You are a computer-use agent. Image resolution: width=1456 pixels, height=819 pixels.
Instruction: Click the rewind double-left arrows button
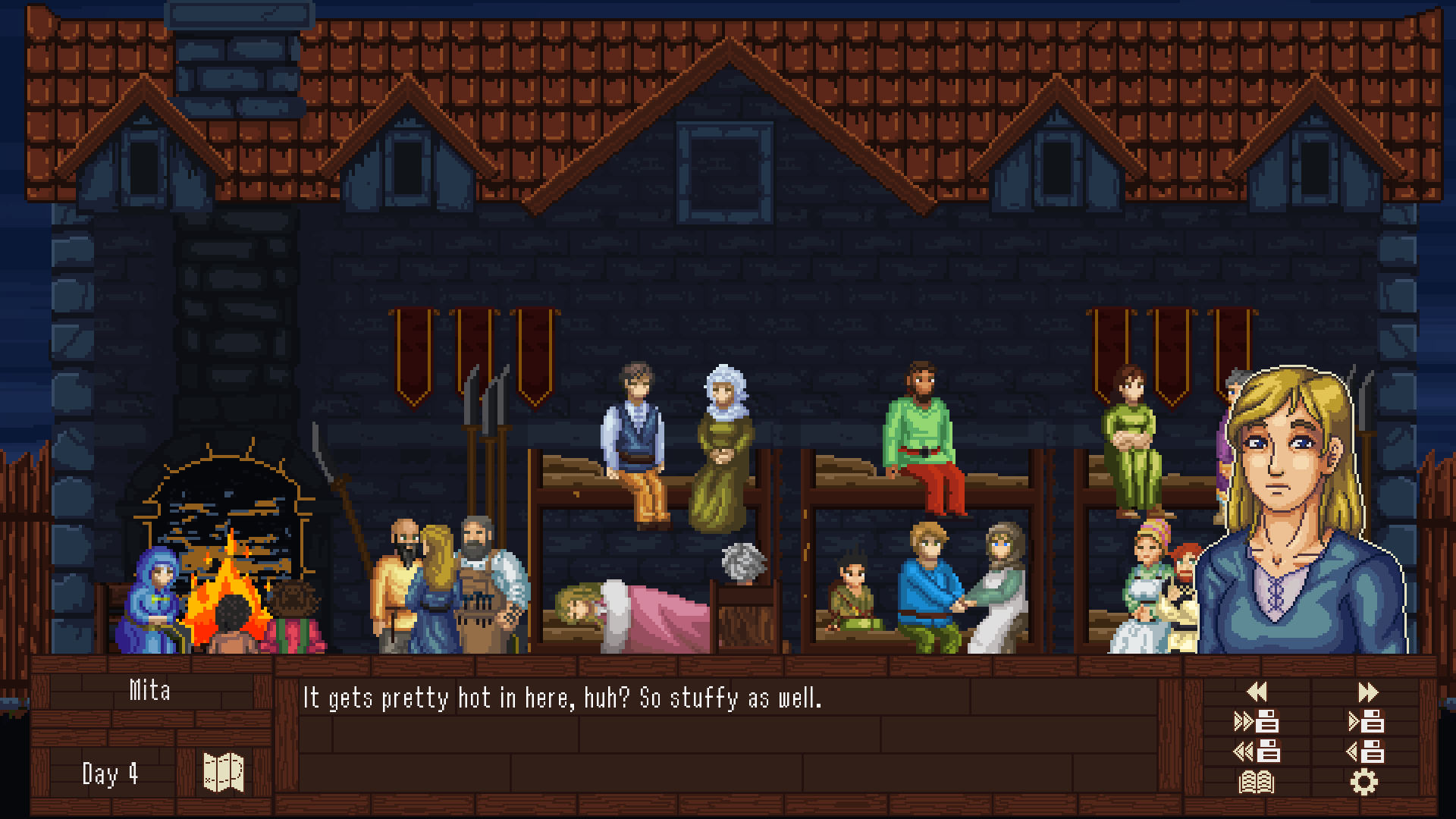tap(1257, 692)
